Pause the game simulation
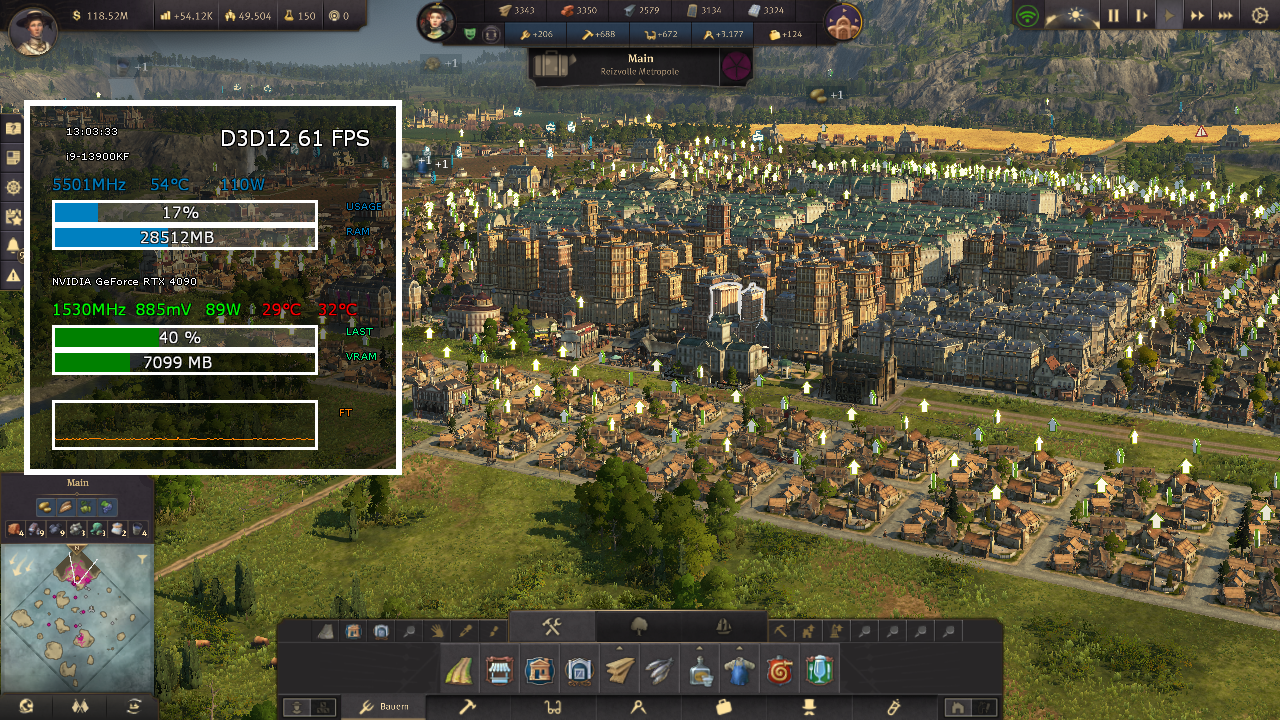 click(1114, 15)
